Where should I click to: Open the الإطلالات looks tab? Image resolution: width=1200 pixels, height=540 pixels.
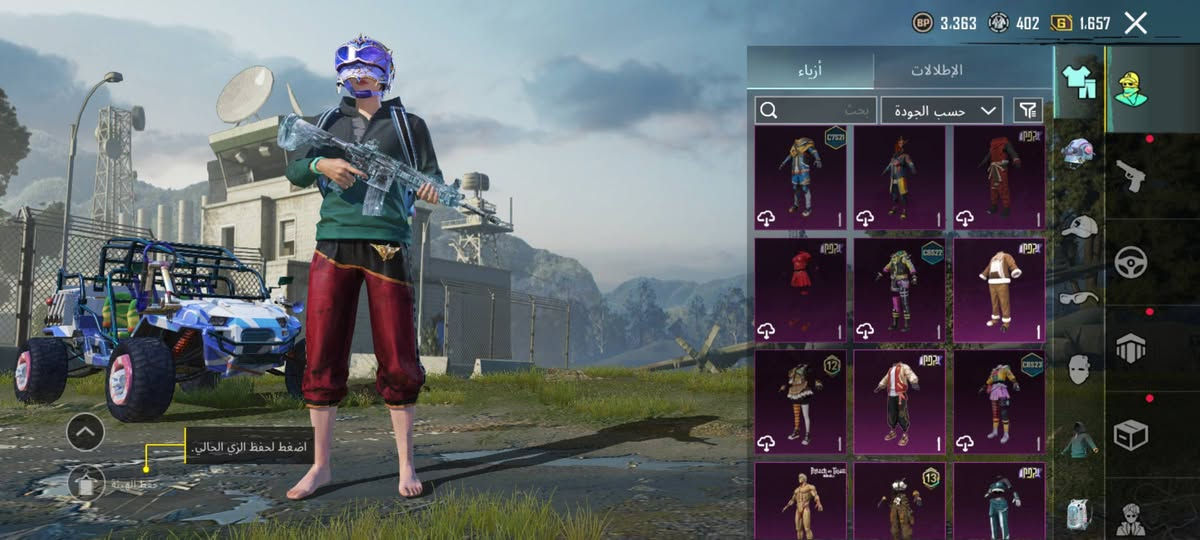[x=937, y=70]
